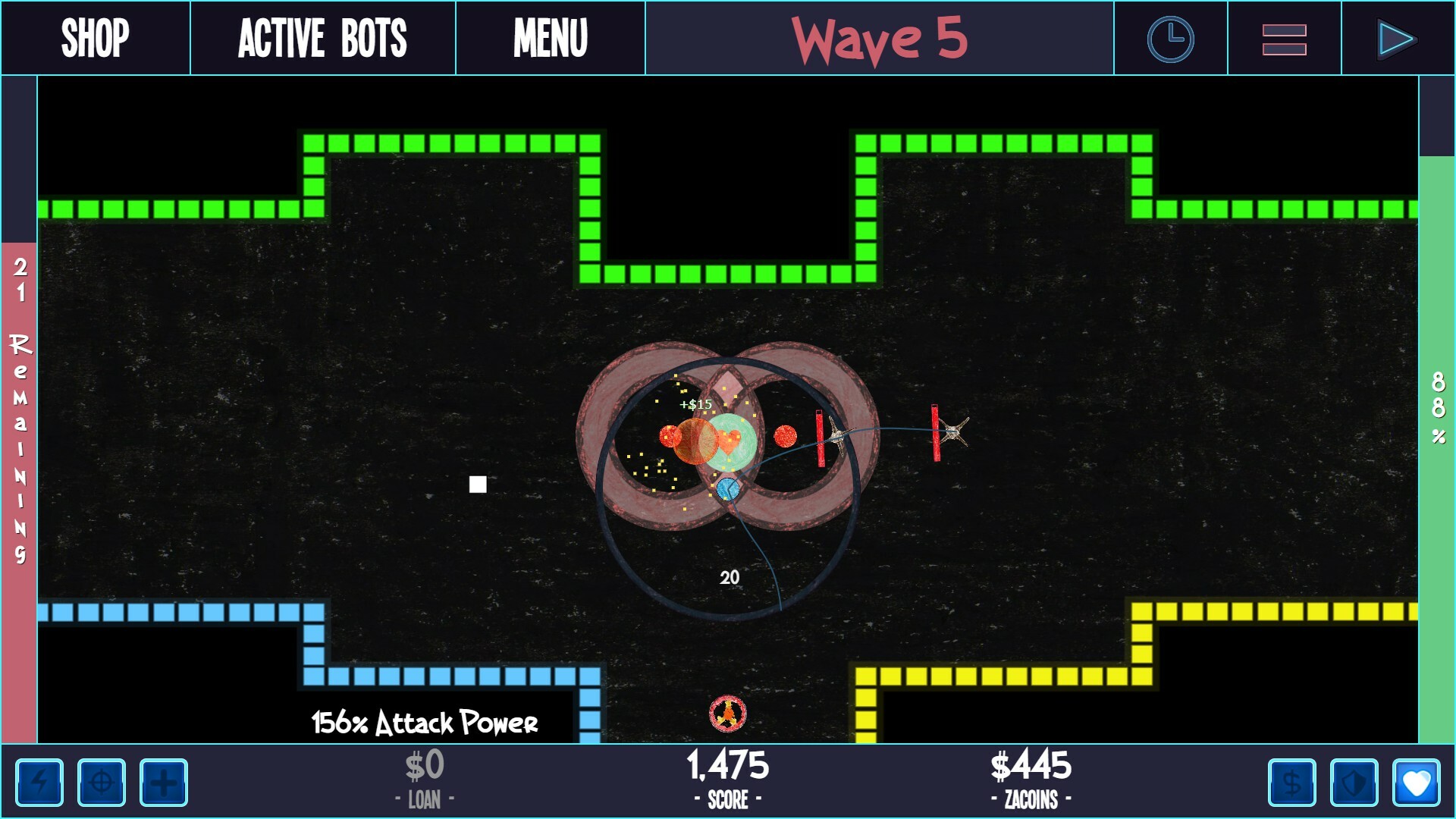Select the crosshair targeting icon
1456x819 pixels.
pyautogui.click(x=102, y=783)
